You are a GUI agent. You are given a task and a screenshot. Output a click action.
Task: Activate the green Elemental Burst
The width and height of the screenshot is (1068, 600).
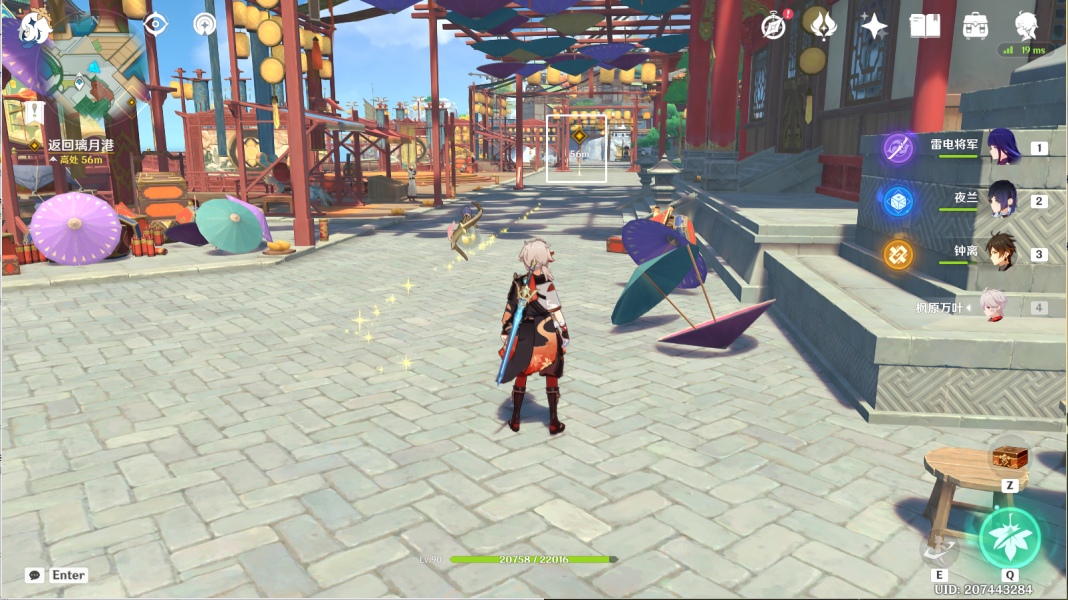tap(1010, 538)
